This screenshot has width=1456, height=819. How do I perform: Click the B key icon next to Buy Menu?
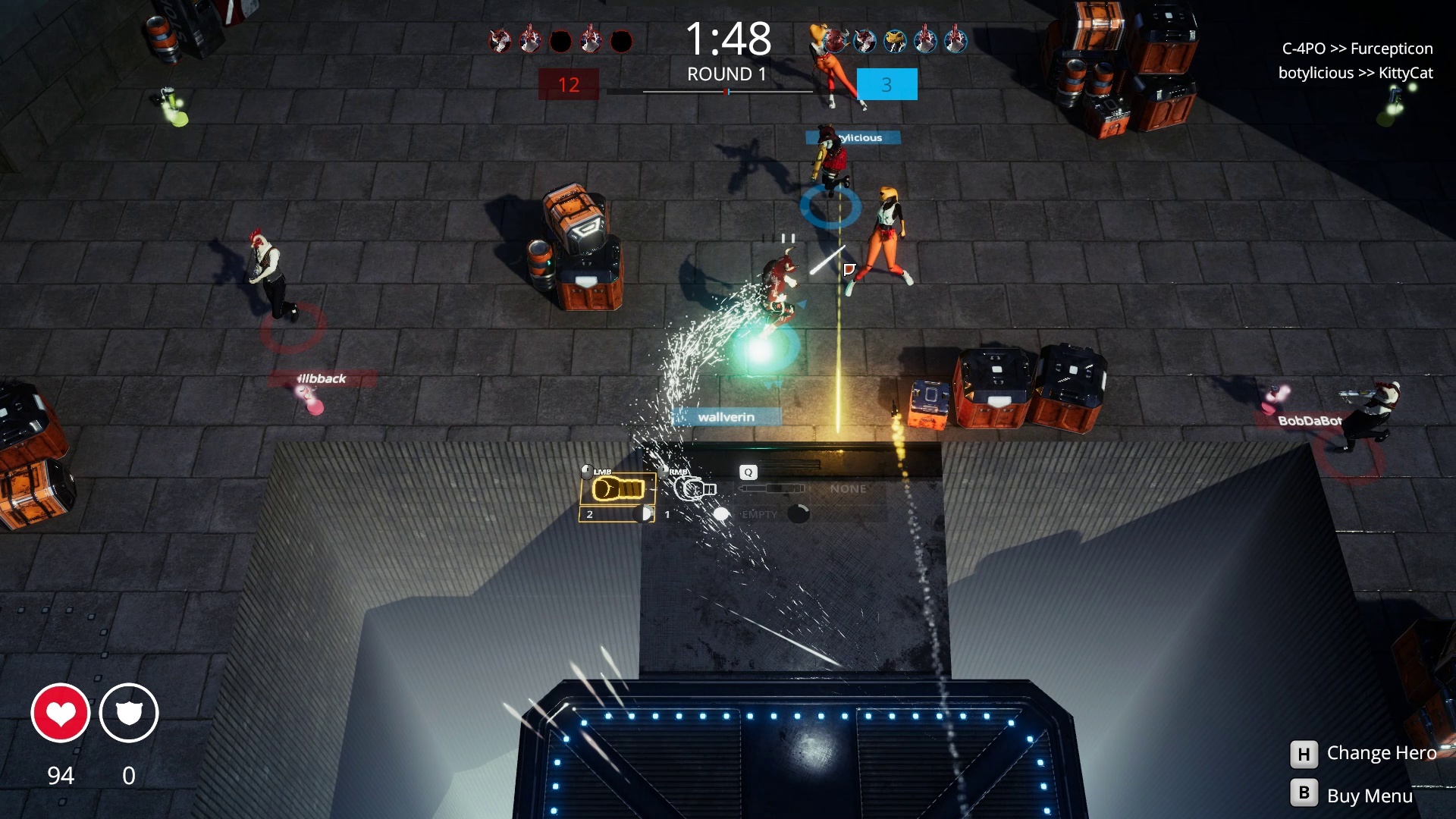coord(1303,794)
